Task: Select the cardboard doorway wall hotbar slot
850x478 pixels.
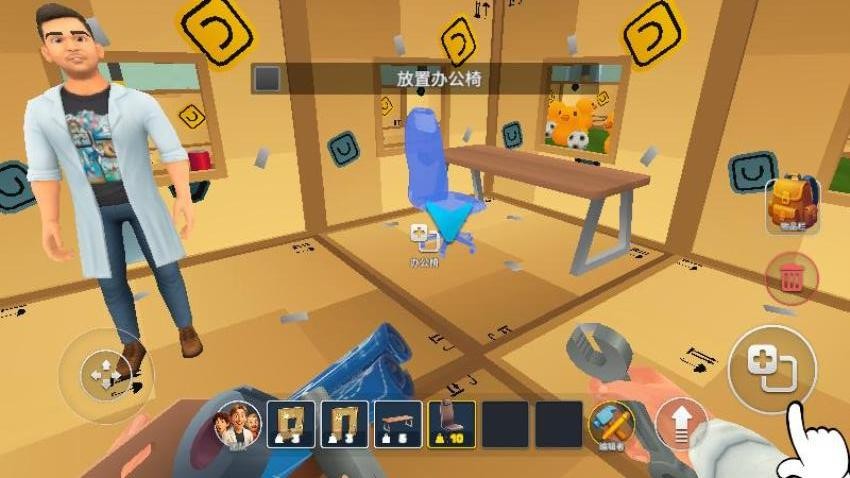Action: tap(344, 424)
